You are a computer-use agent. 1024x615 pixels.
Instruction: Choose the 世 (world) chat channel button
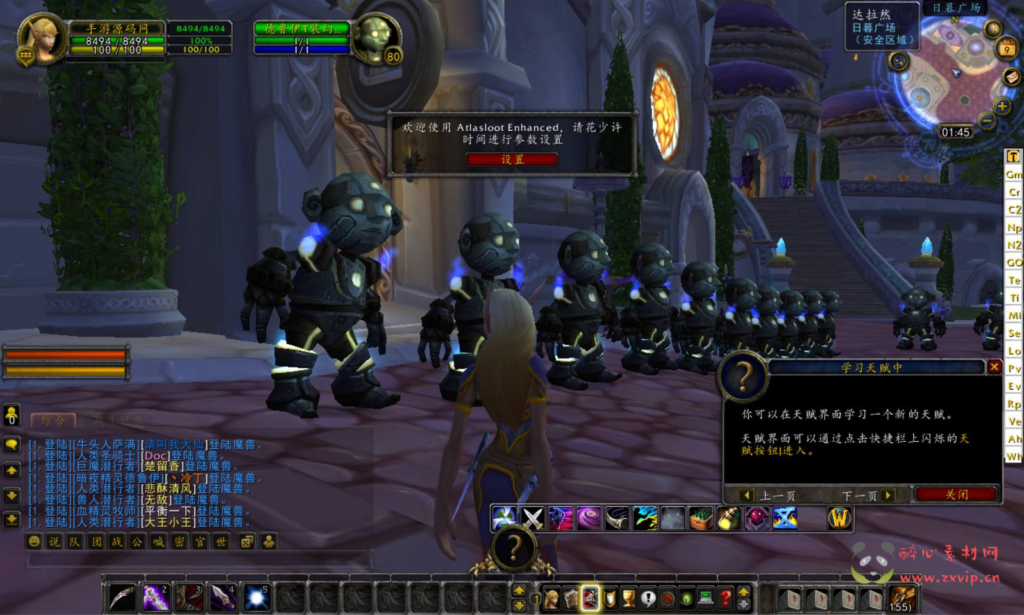click(221, 541)
